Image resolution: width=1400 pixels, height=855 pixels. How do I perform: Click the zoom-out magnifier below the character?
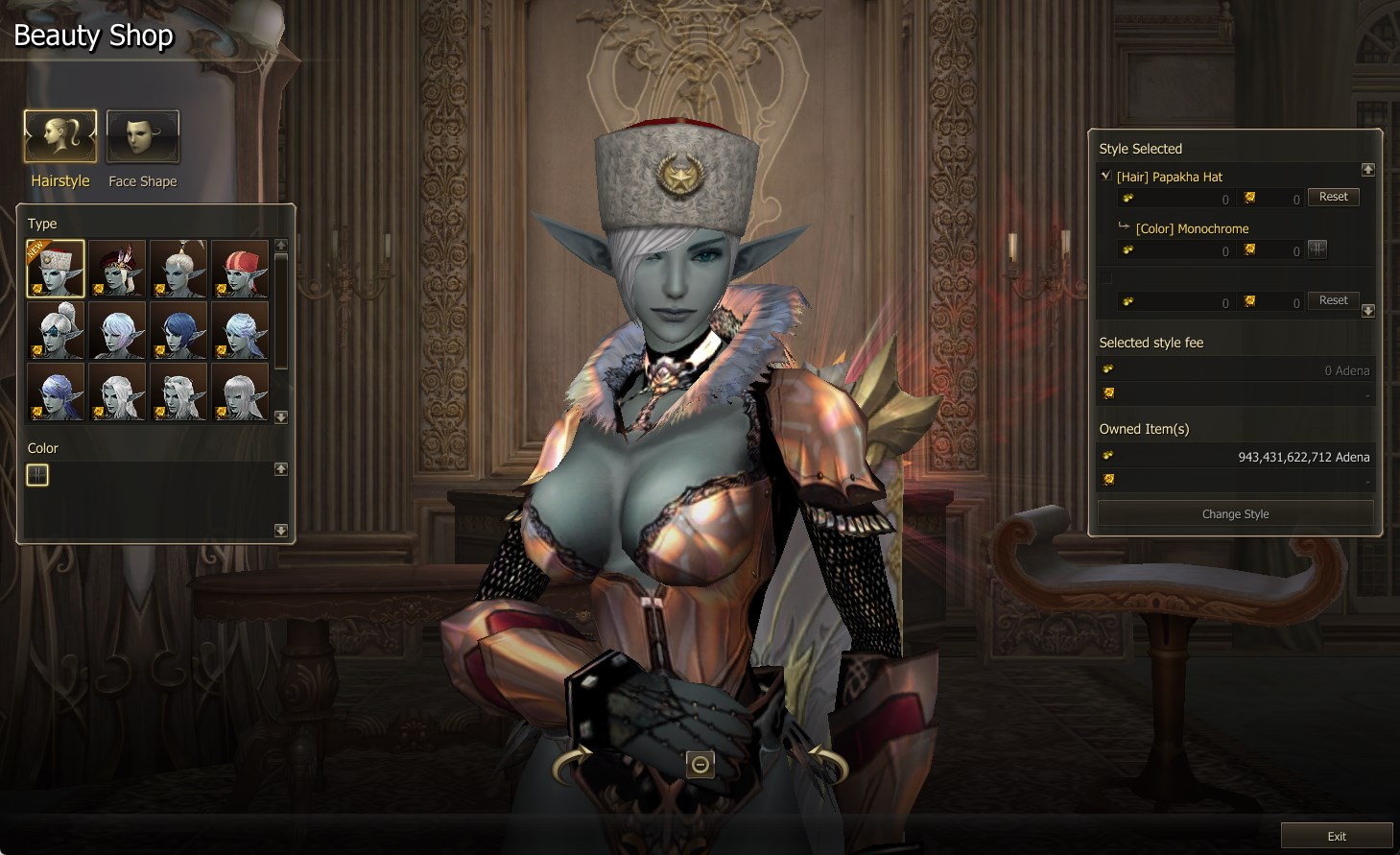click(700, 765)
